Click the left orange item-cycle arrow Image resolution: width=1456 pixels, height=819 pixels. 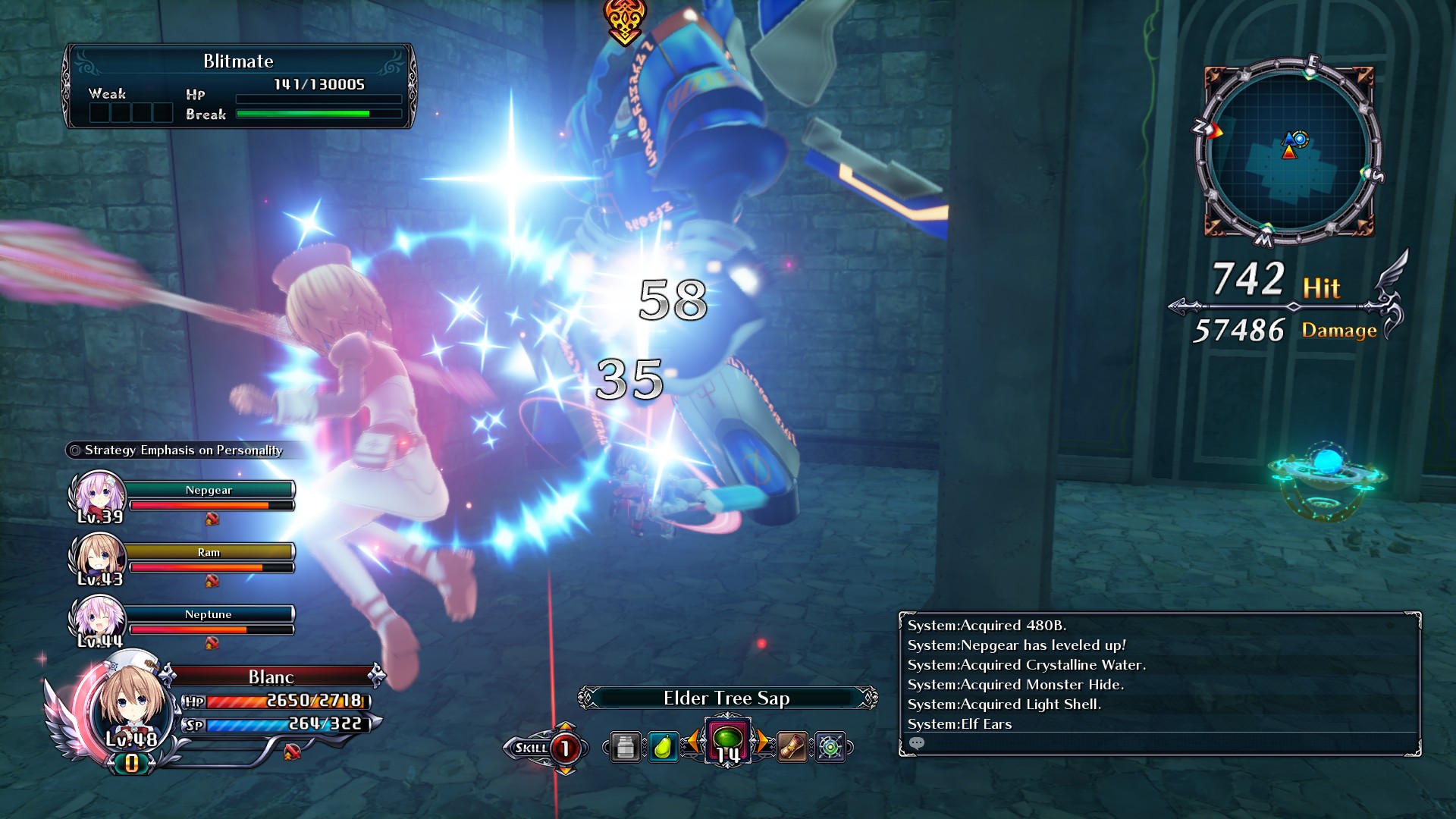pos(692,742)
